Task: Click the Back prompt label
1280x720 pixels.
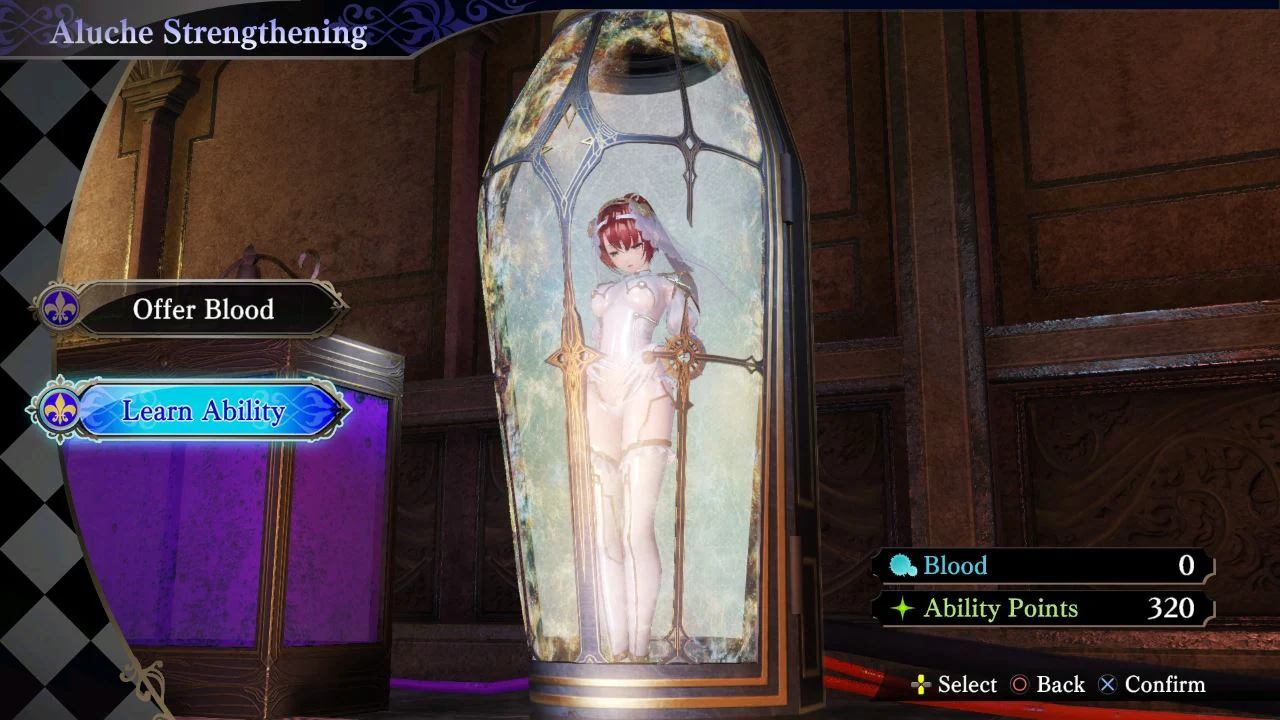Action: [x=1059, y=685]
